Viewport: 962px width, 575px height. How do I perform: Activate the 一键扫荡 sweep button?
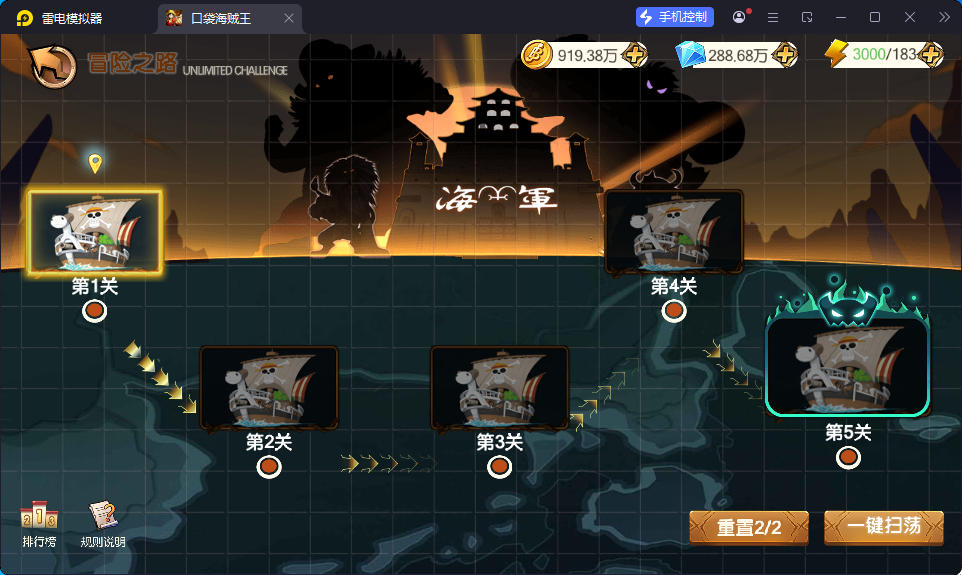click(x=883, y=527)
